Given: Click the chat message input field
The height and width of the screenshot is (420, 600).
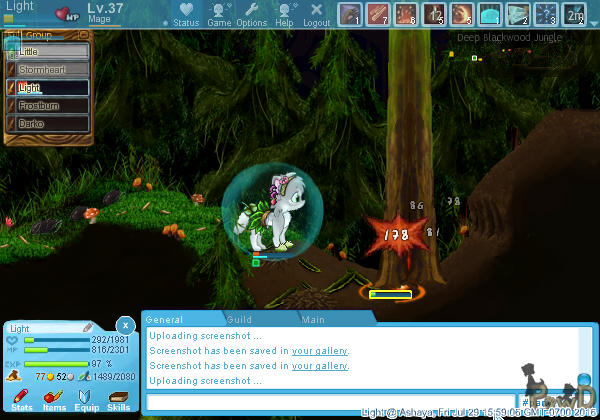Looking at the screenshot, I should (330, 401).
